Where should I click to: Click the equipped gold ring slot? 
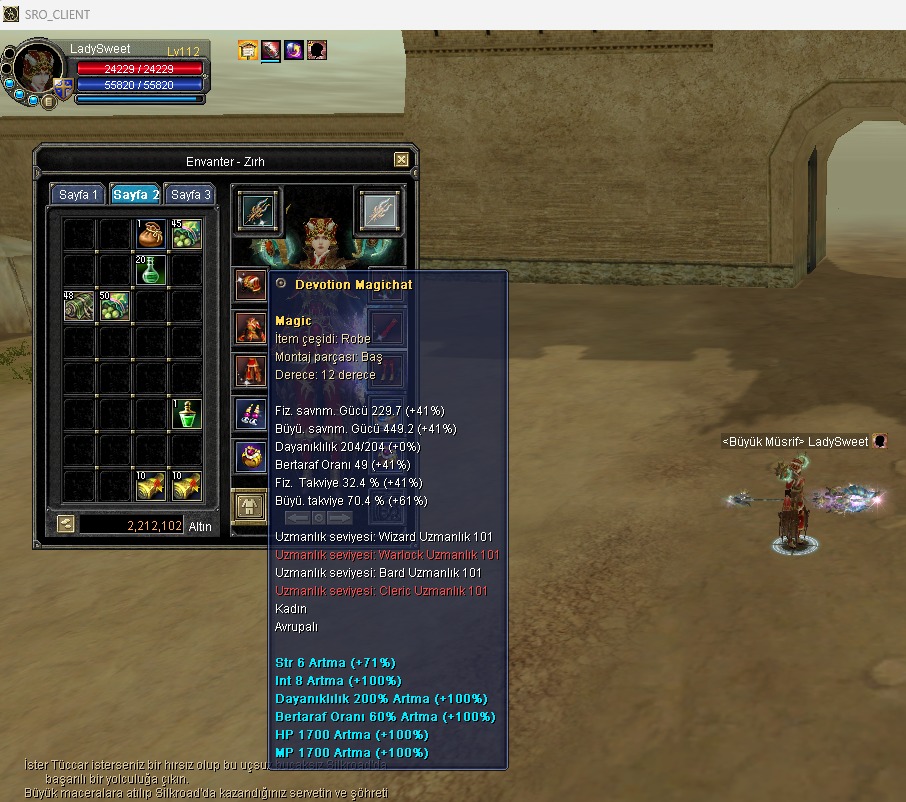pos(251,457)
